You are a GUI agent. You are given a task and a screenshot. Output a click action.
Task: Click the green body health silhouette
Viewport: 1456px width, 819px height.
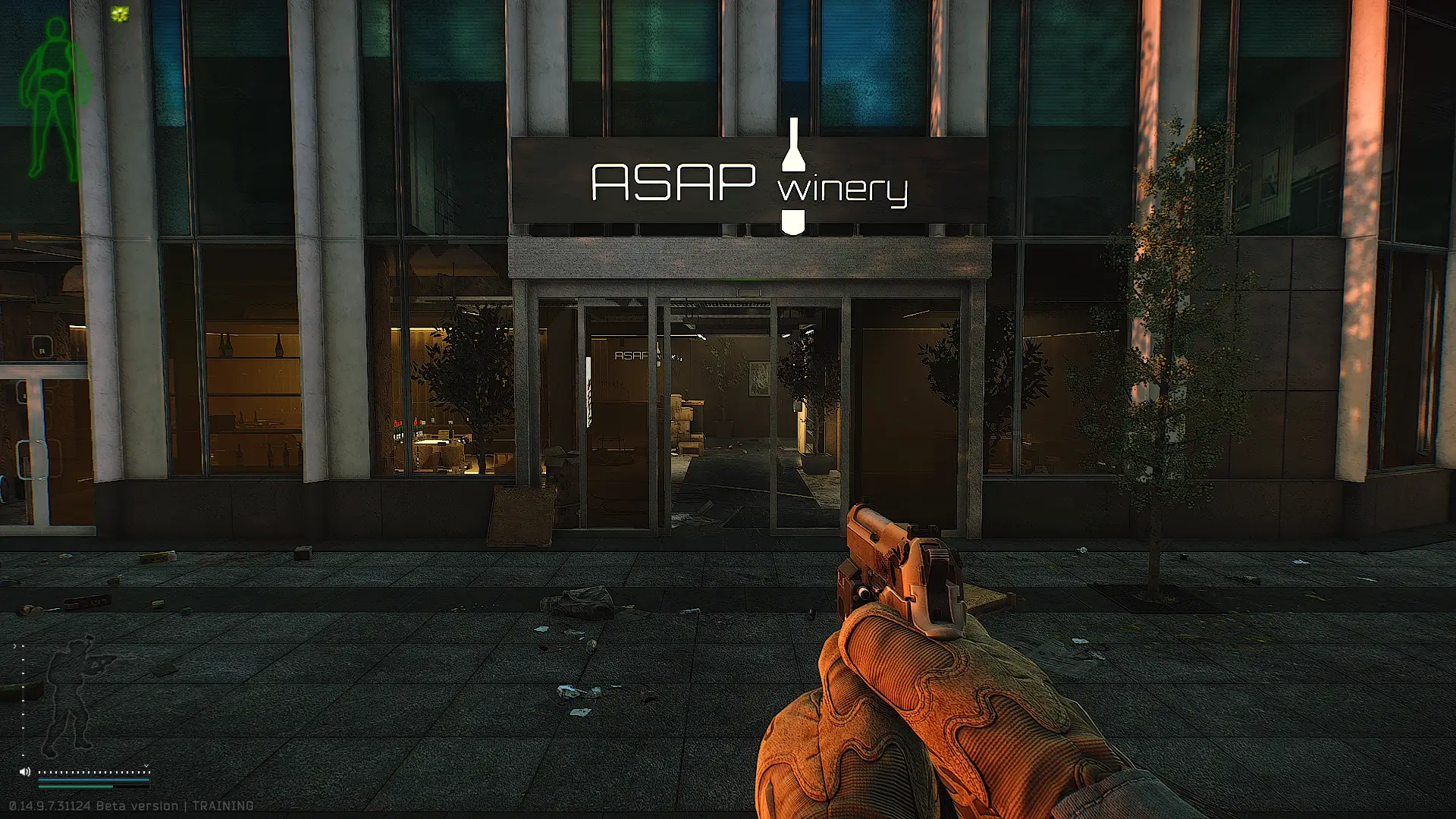(55, 99)
